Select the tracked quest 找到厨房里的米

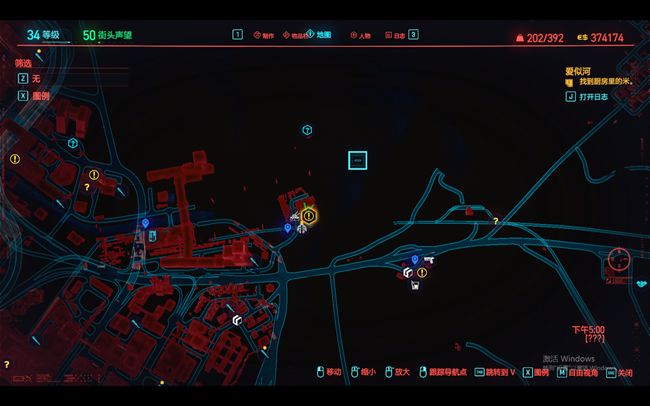[606, 82]
